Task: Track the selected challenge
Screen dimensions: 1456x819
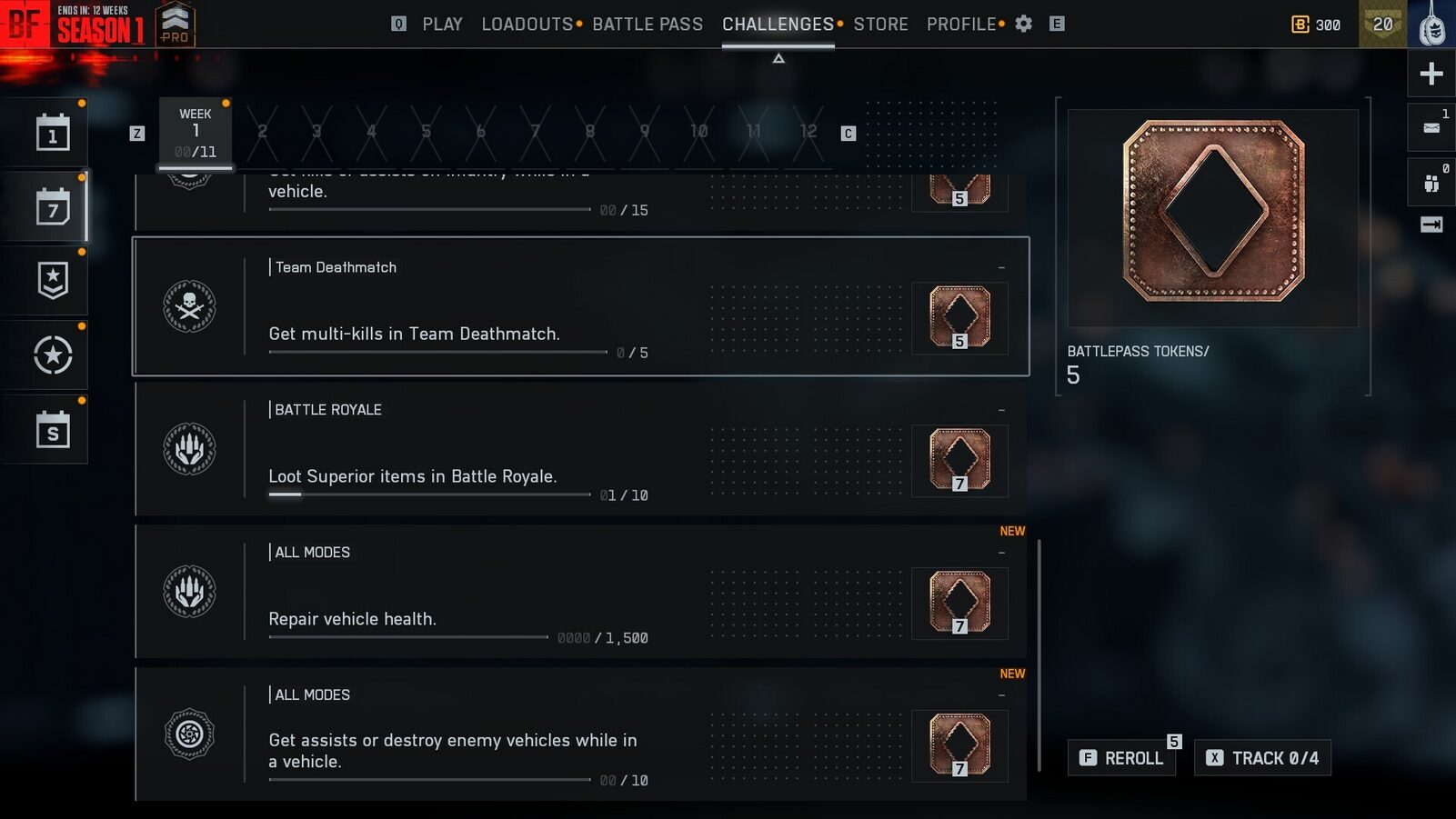Action: tap(1262, 758)
